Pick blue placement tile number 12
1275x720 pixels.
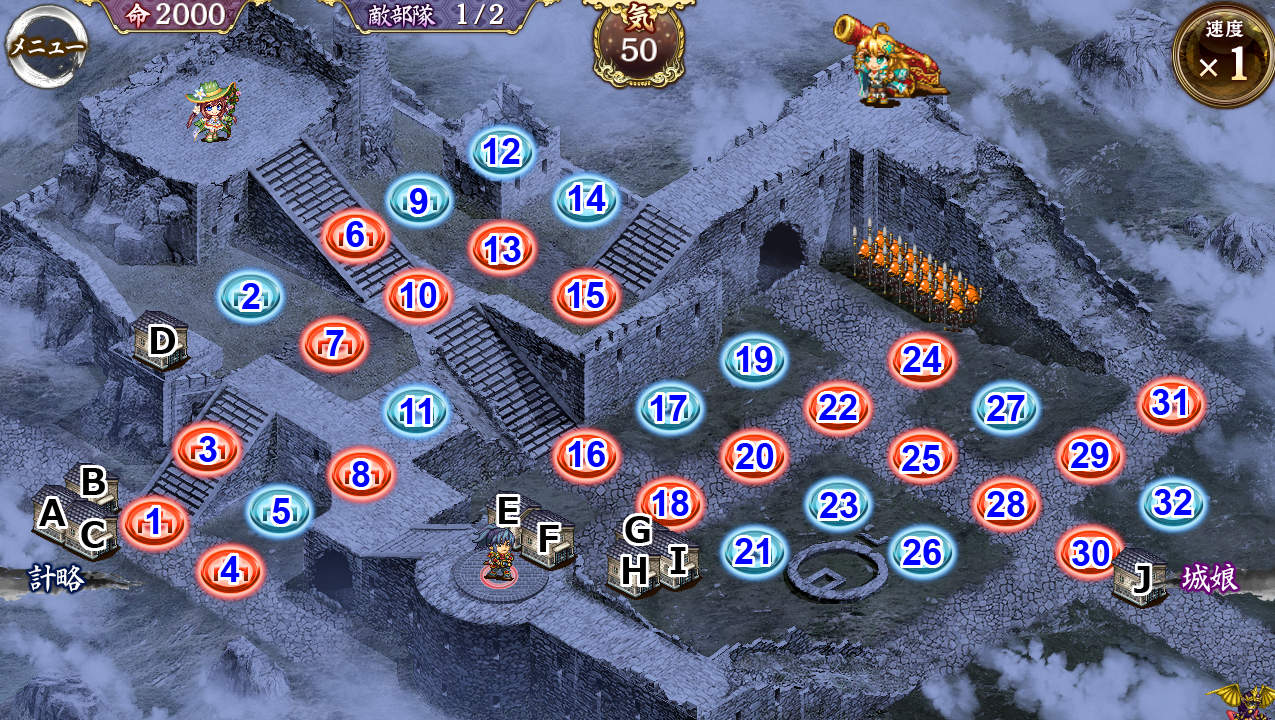coord(502,152)
